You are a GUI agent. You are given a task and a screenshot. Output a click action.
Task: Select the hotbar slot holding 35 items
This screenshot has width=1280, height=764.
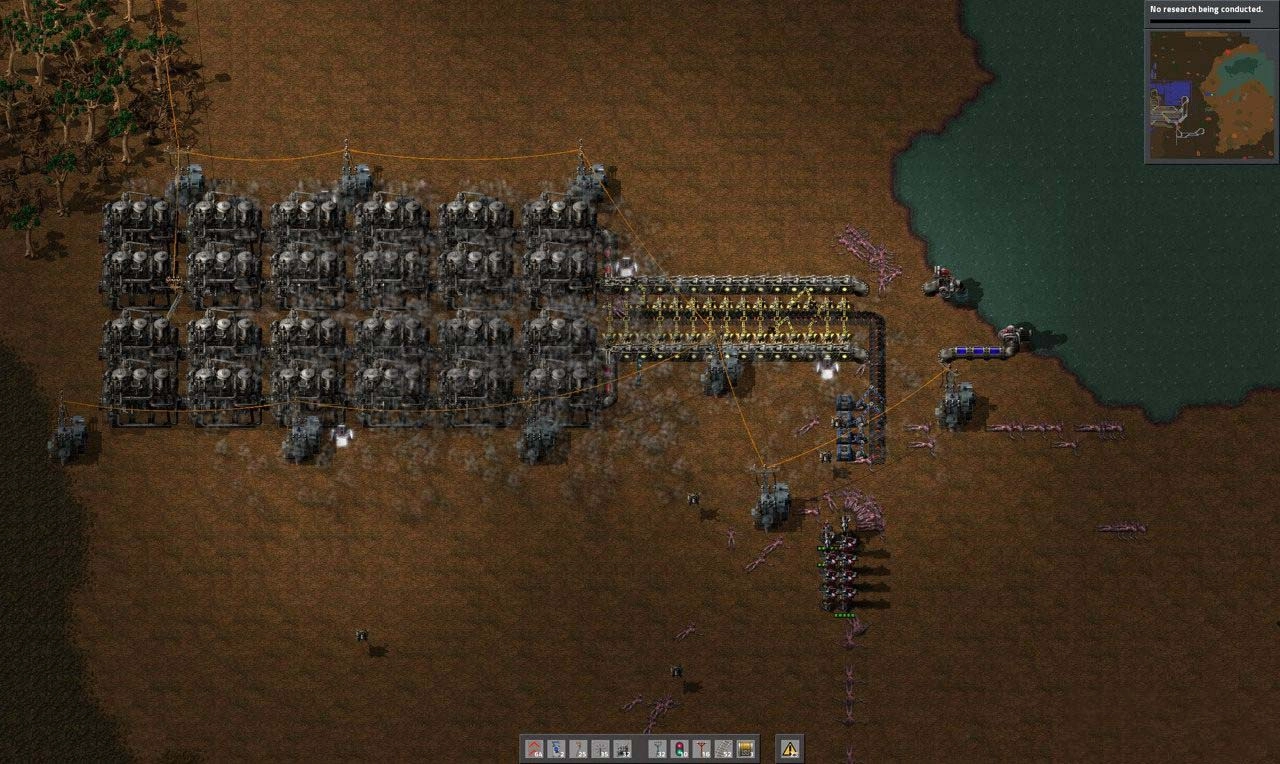(601, 748)
